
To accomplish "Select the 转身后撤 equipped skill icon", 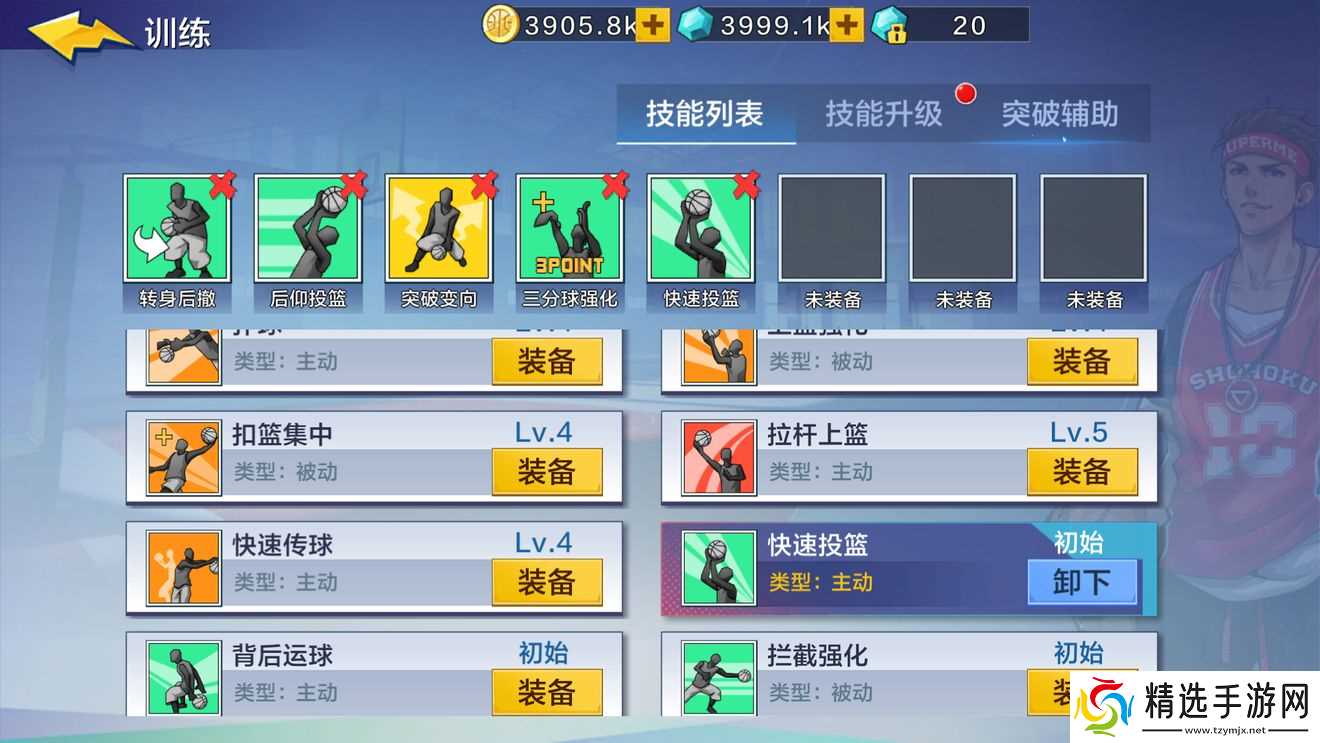I will tap(177, 232).
